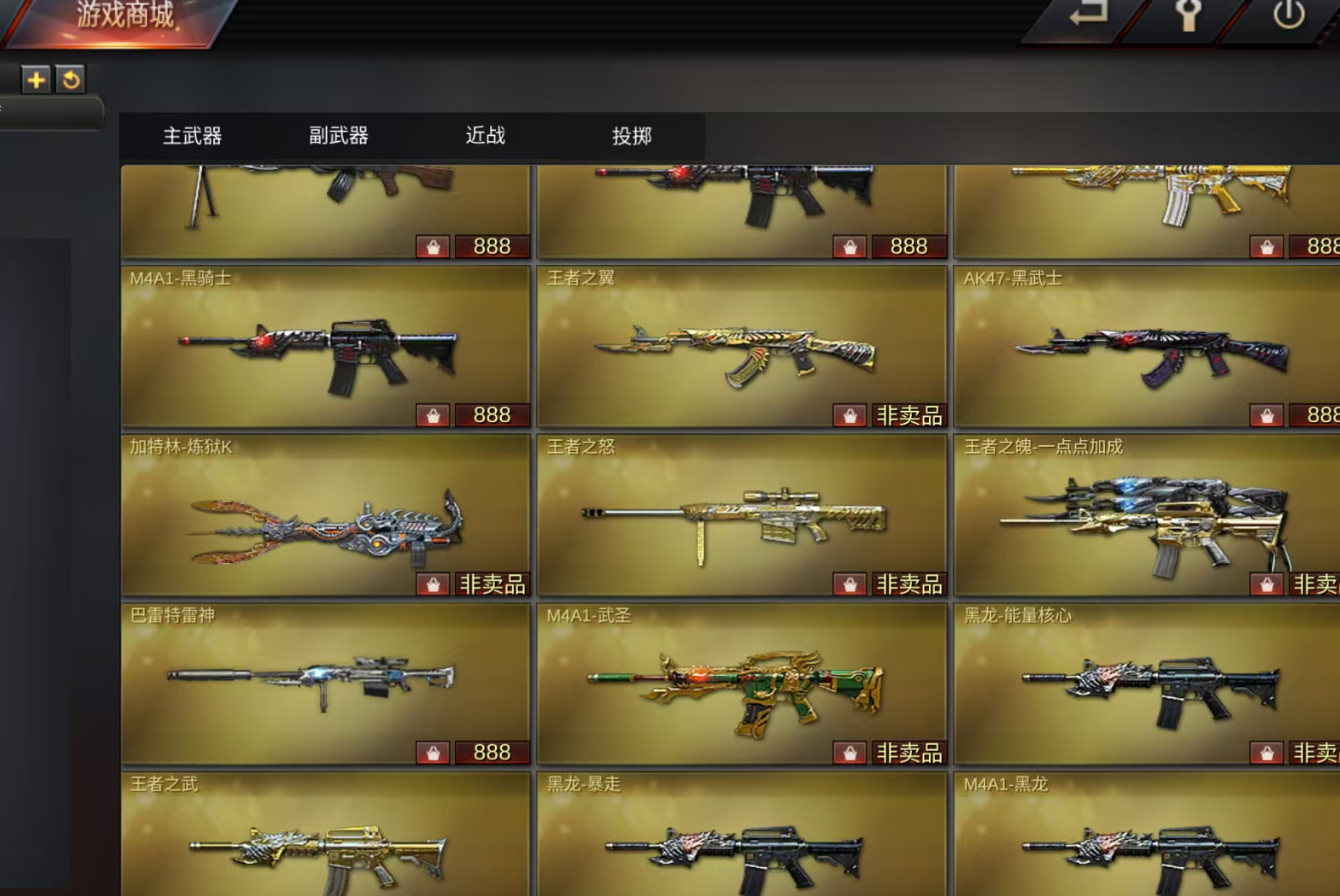Click the basket icon on M4A1-黑骑士 price tag
Viewport: 1340px width, 896px height.
435,414
